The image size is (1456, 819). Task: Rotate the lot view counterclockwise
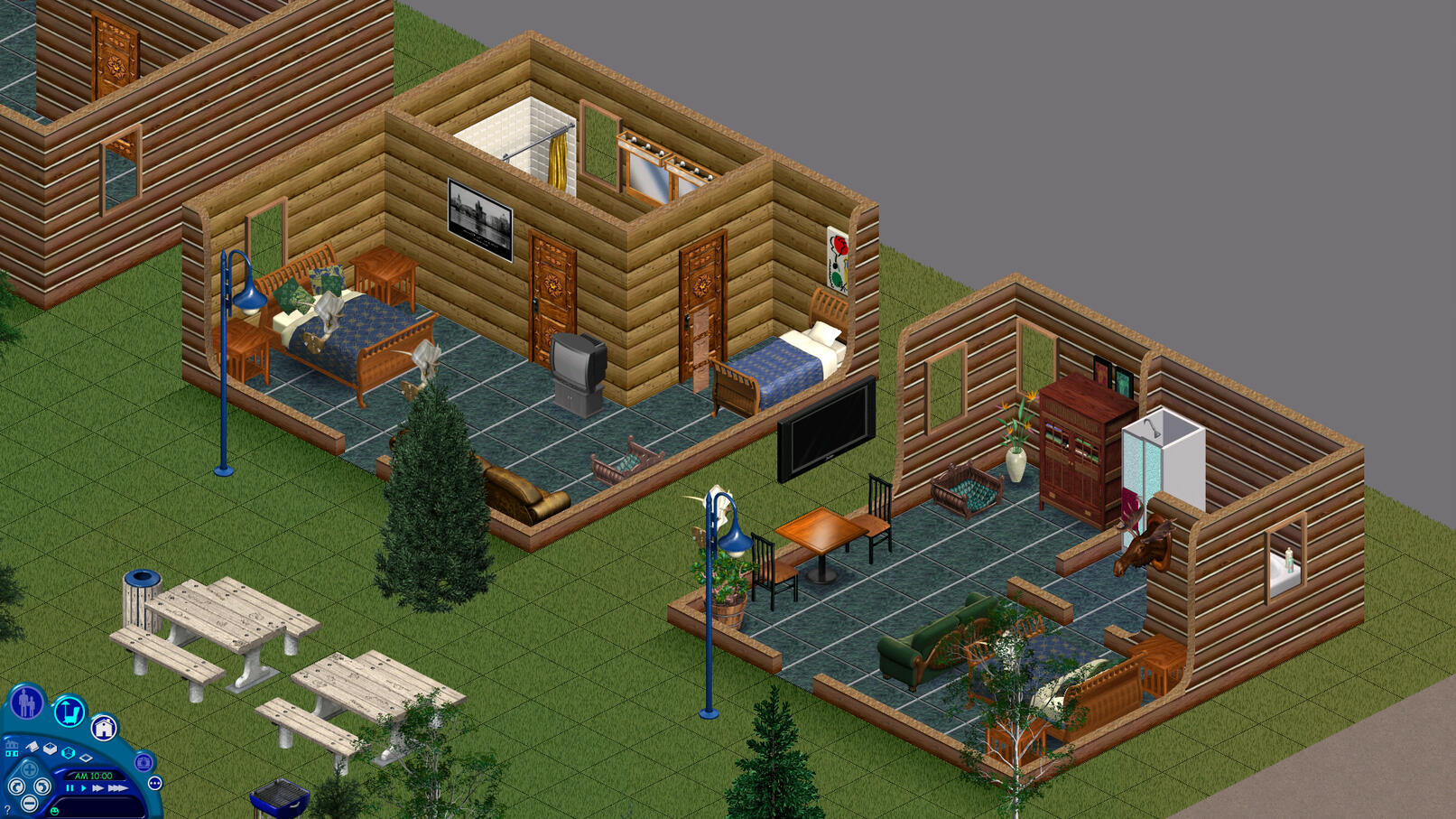click(x=17, y=787)
